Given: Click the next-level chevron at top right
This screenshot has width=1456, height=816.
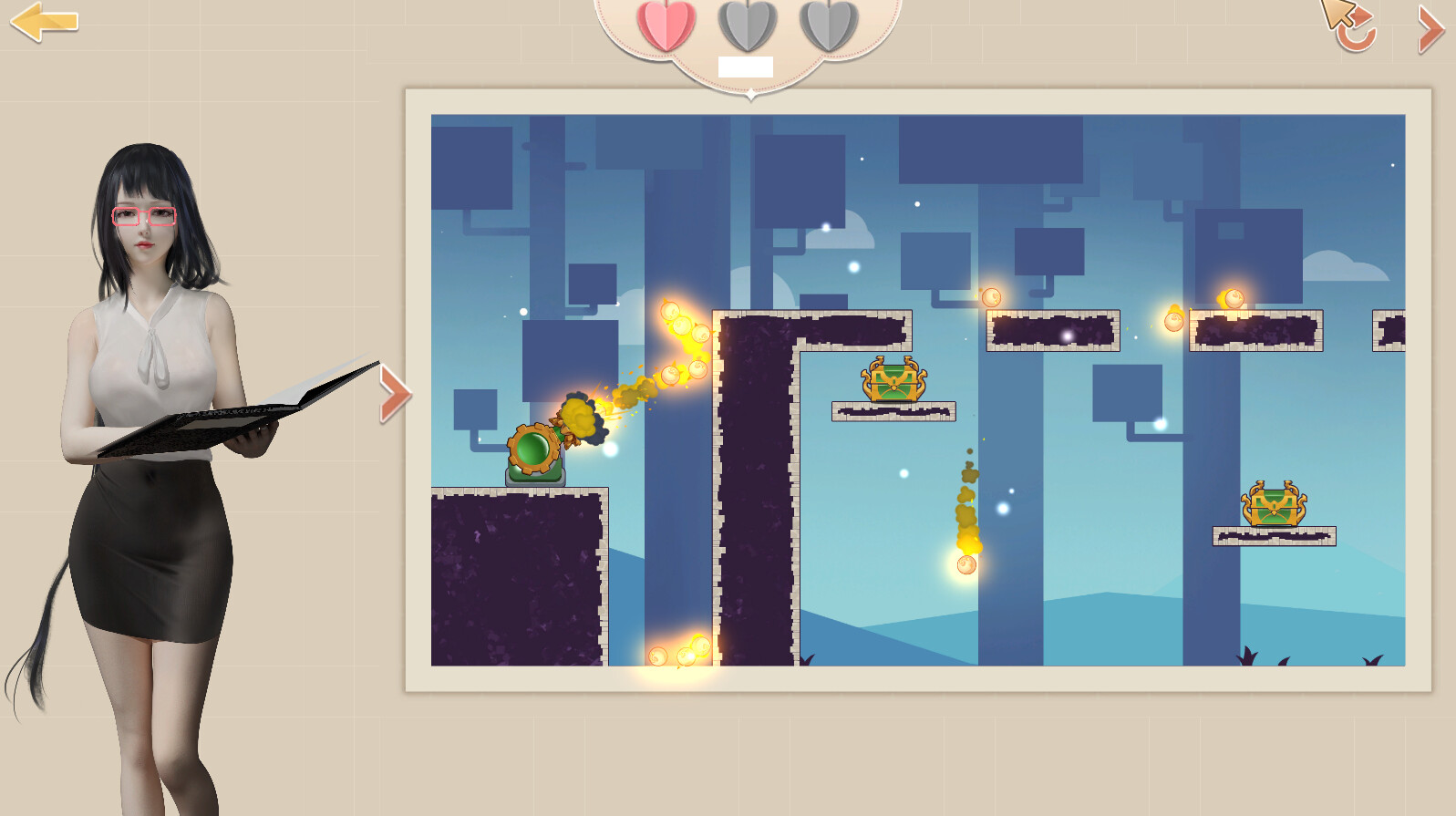Looking at the screenshot, I should click(x=1430, y=29).
